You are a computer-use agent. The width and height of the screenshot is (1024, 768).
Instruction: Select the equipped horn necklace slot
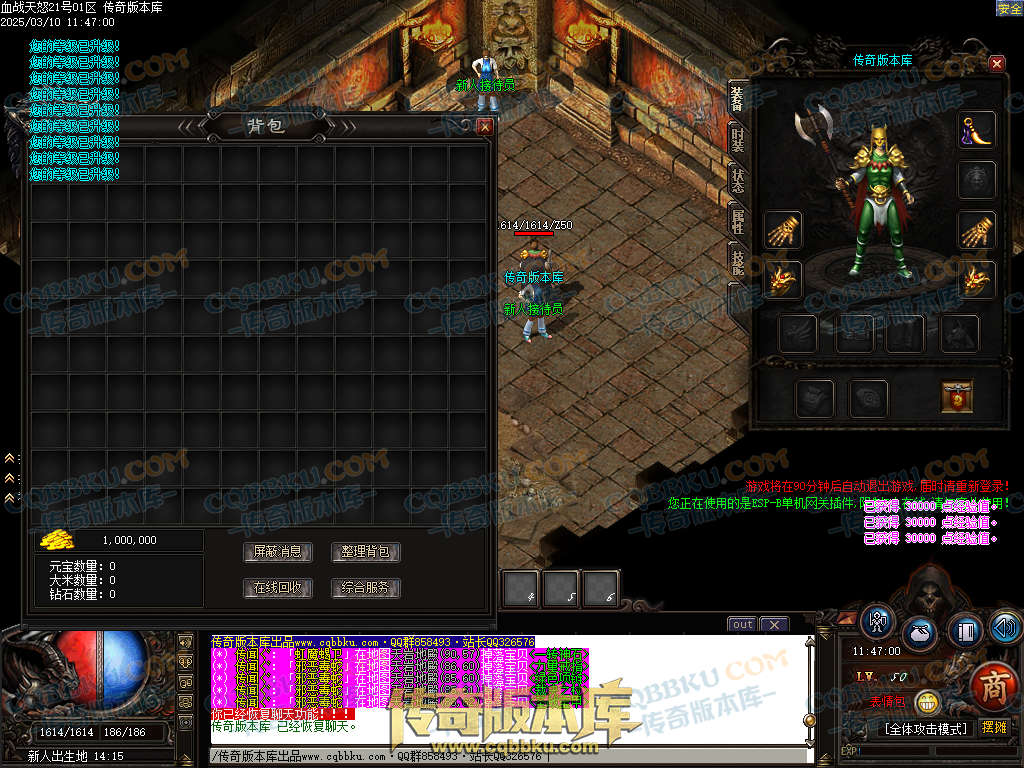(x=977, y=130)
